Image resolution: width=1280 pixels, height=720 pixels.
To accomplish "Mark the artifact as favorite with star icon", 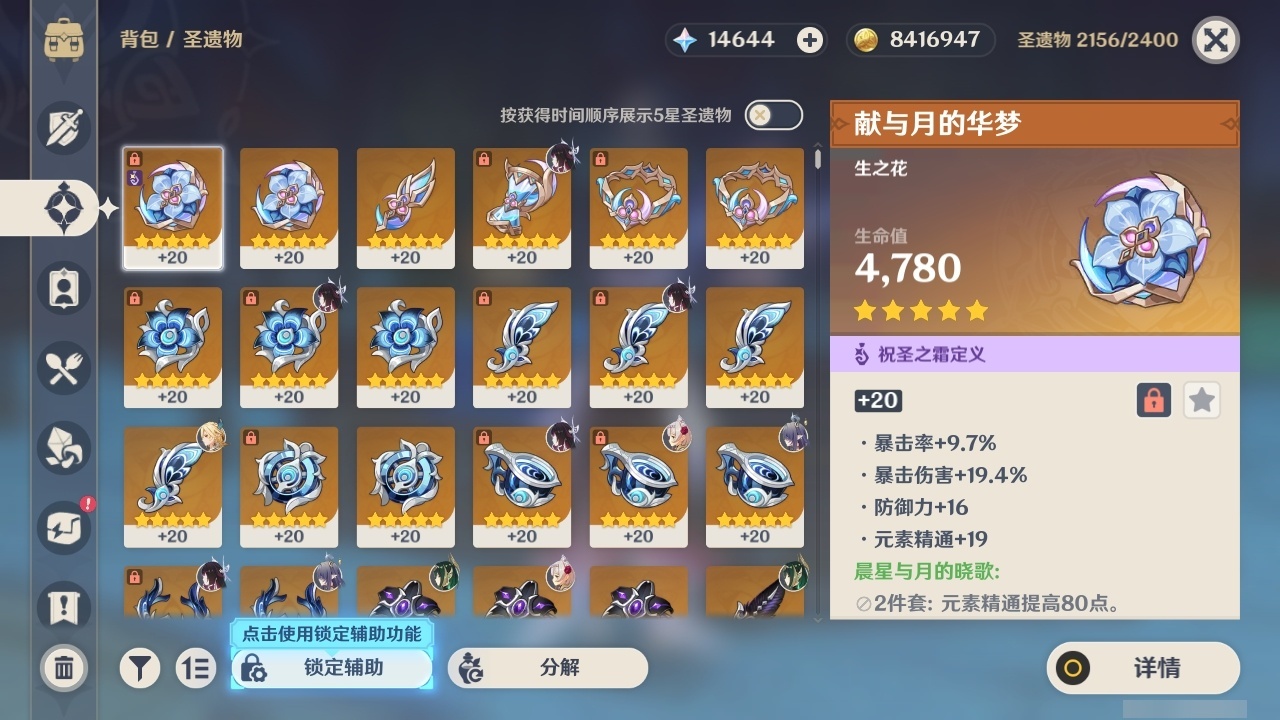I will click(x=1201, y=400).
